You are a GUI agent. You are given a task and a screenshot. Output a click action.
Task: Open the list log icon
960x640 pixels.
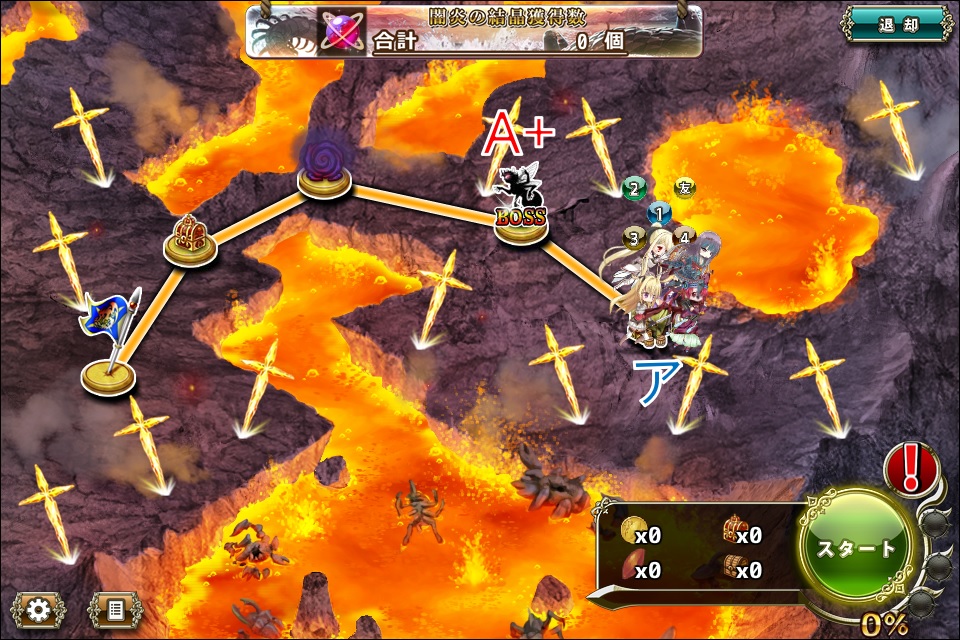[114, 608]
